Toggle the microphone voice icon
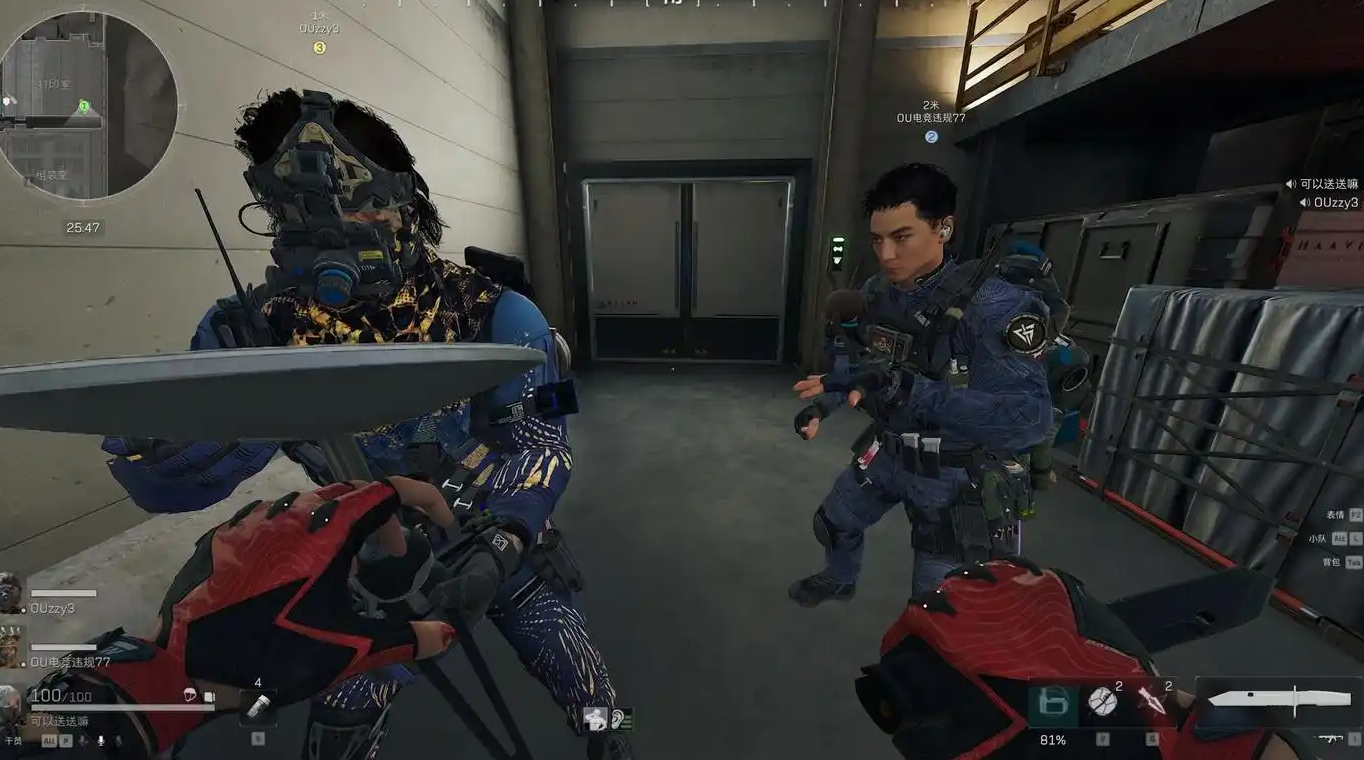Viewport: 1364px width, 760px height. coord(100,741)
